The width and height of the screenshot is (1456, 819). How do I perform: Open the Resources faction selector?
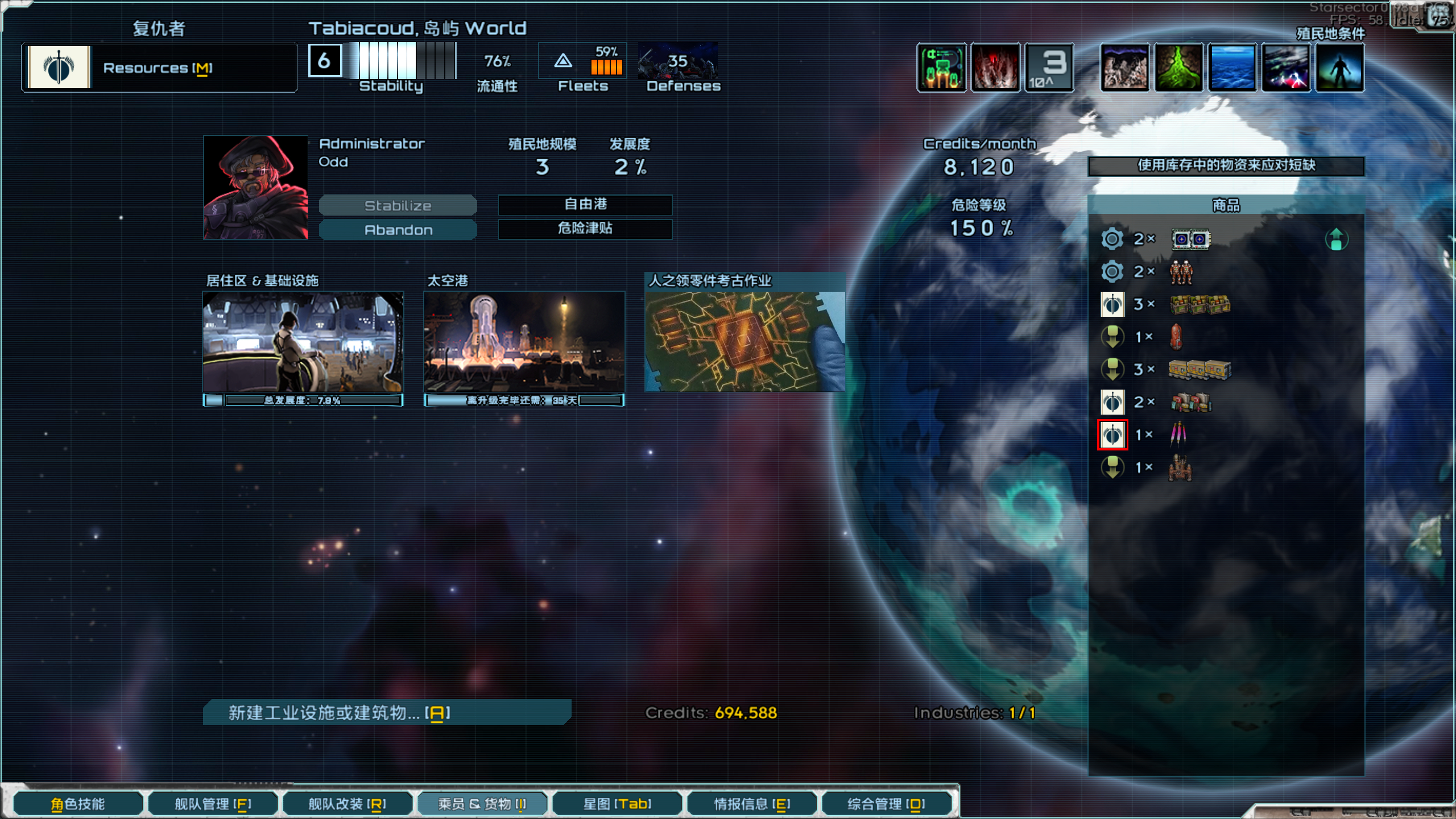click(159, 68)
